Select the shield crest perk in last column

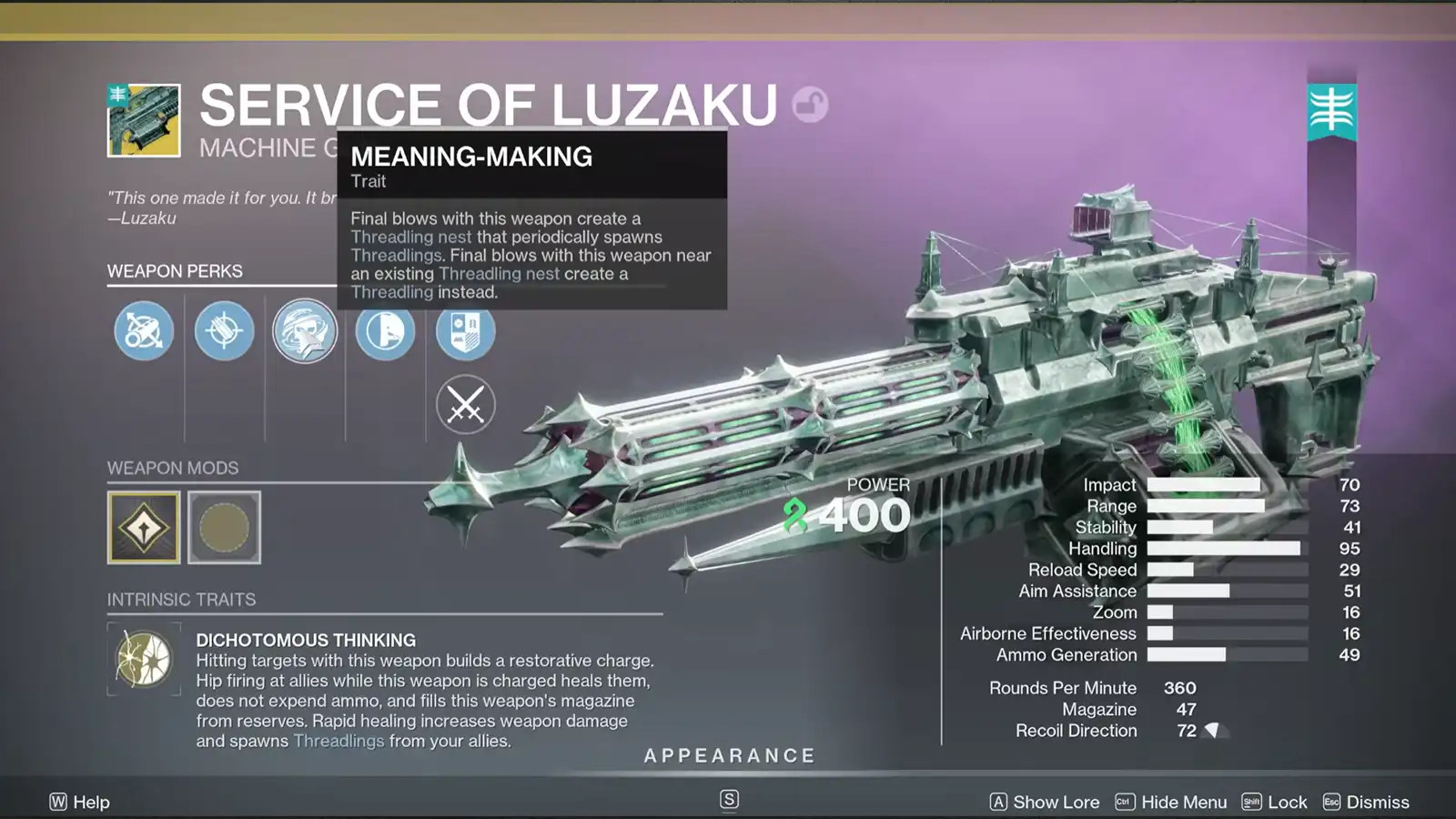pyautogui.click(x=465, y=331)
